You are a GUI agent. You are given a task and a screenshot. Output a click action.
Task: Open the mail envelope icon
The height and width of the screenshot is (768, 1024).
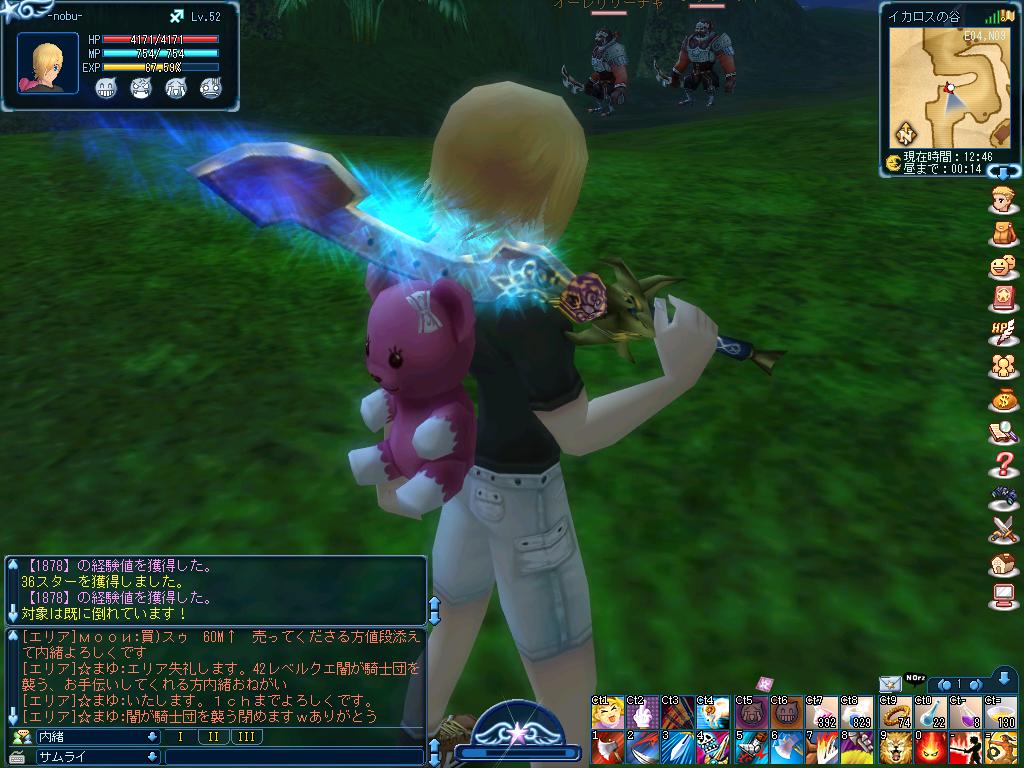(x=889, y=683)
